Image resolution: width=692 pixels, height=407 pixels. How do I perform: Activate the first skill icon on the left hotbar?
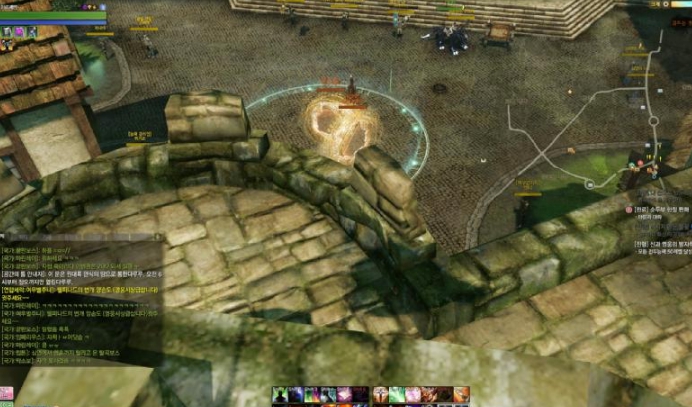pyautogui.click(x=280, y=395)
